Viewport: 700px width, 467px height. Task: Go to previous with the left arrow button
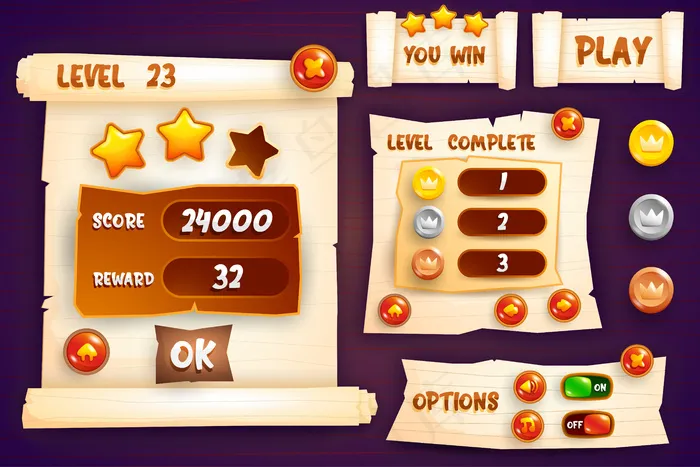[x=511, y=309]
